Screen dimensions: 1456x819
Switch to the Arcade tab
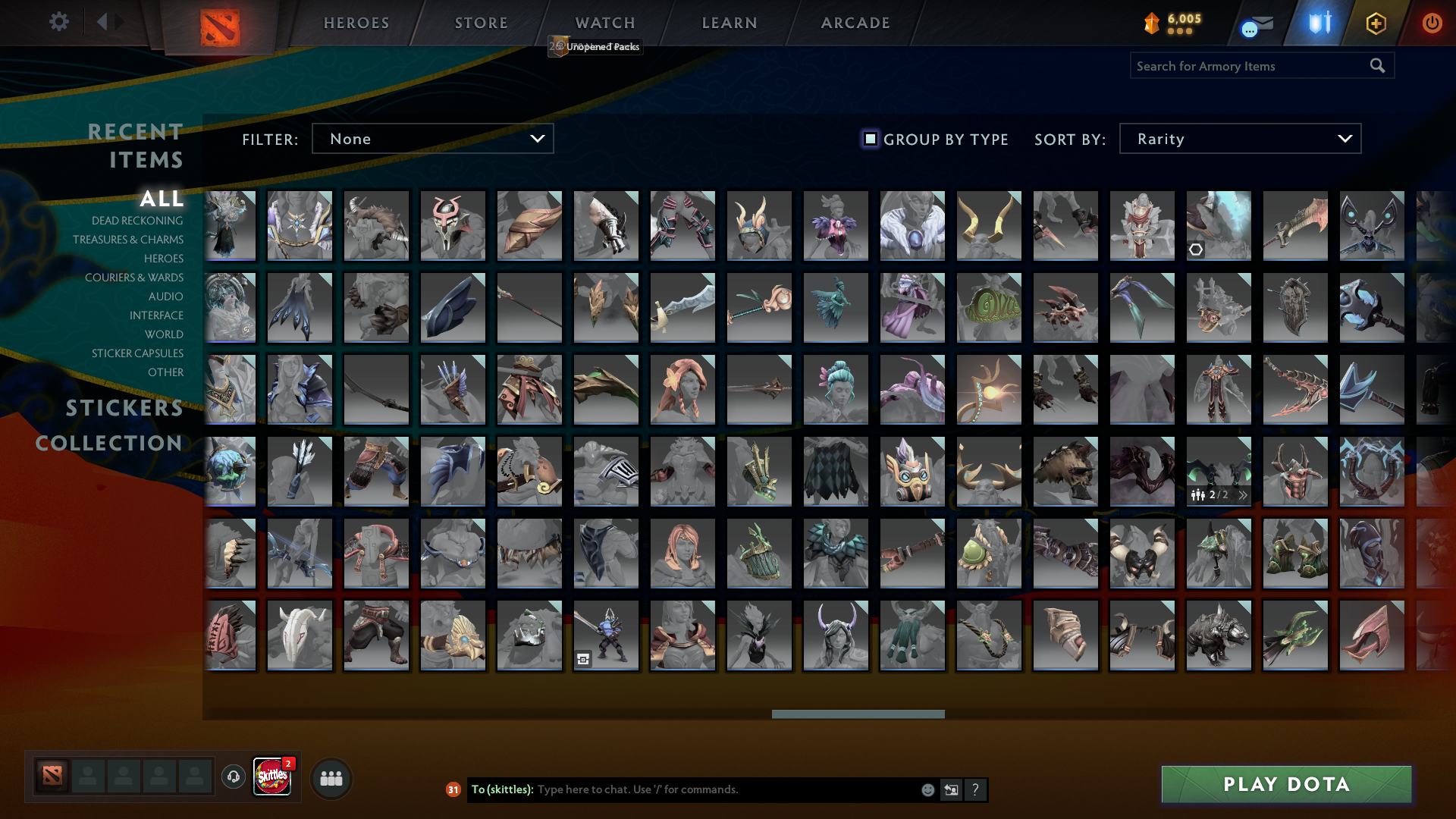pos(855,23)
